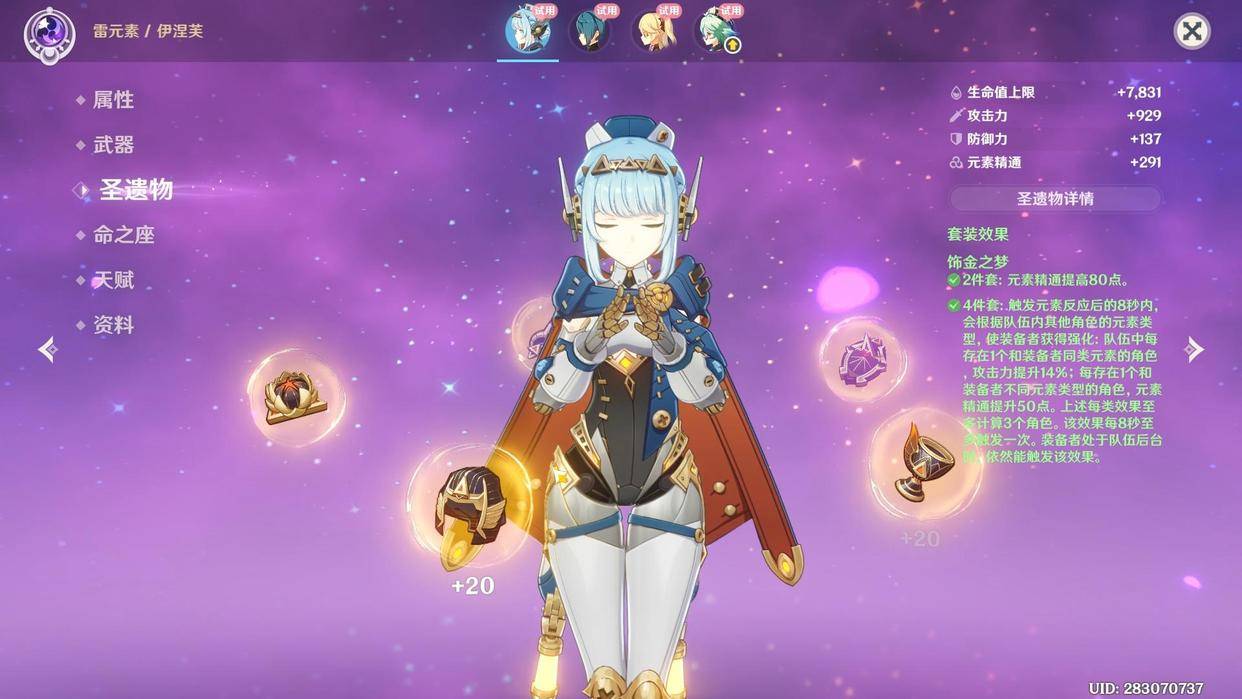
Task: Select the 圣遗物 artifacts section
Action: coord(135,190)
